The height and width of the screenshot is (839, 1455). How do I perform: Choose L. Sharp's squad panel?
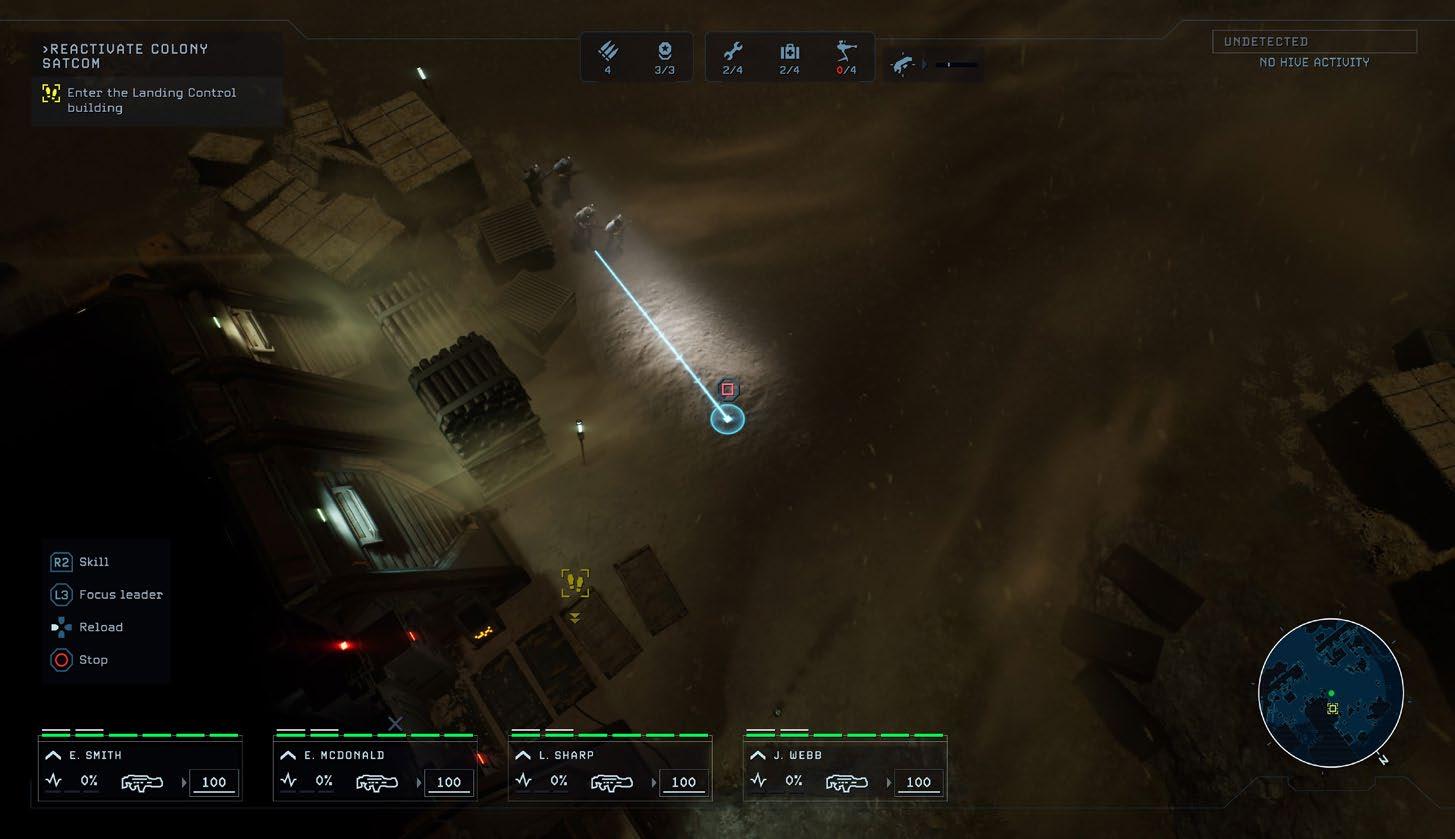(610, 769)
